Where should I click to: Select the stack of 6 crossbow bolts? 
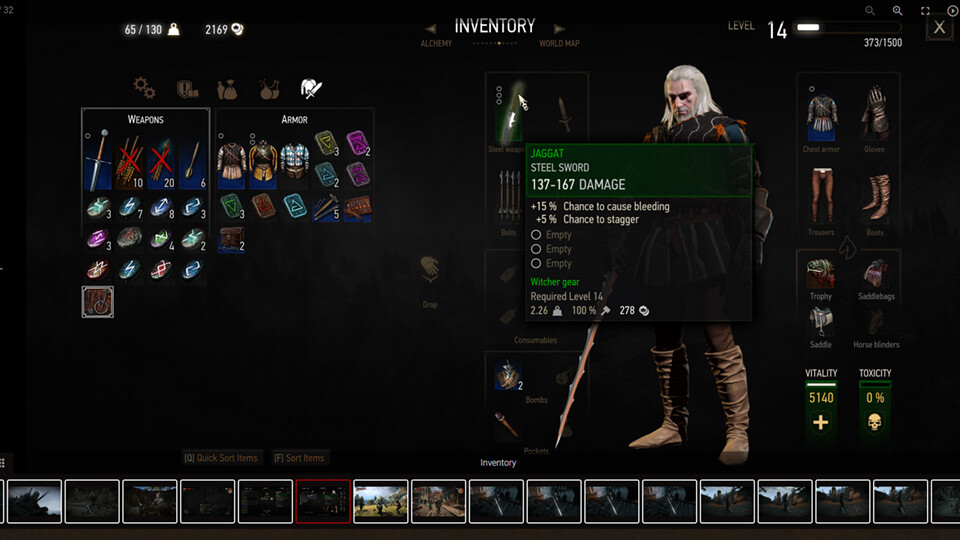click(194, 160)
